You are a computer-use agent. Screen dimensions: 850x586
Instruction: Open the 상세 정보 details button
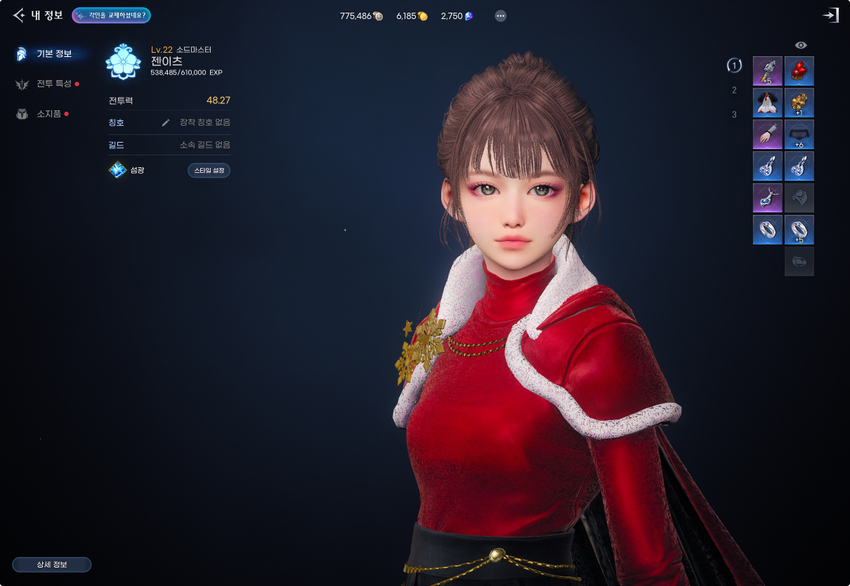pos(51,565)
